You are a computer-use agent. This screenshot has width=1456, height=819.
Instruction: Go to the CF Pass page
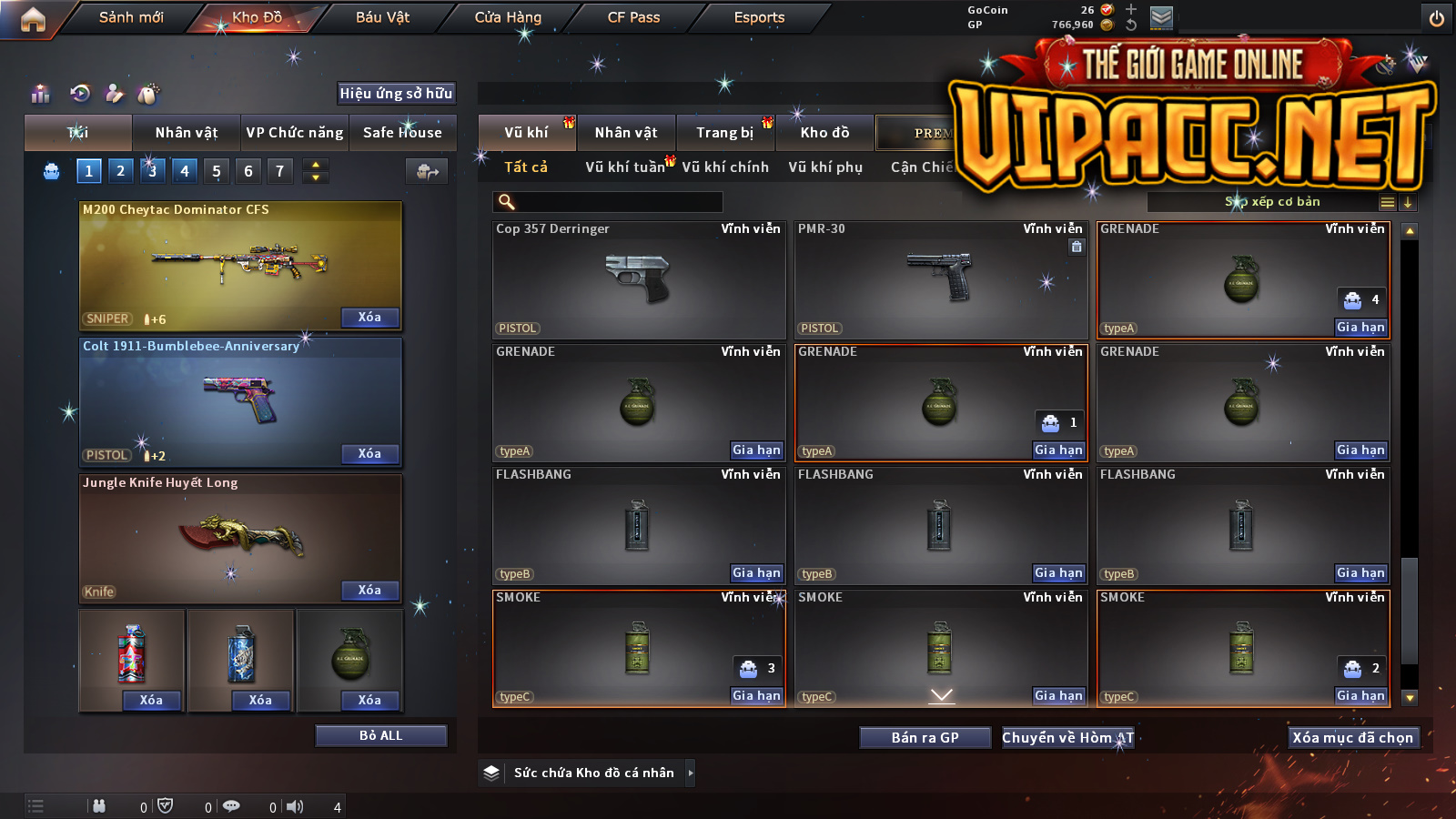[633, 17]
